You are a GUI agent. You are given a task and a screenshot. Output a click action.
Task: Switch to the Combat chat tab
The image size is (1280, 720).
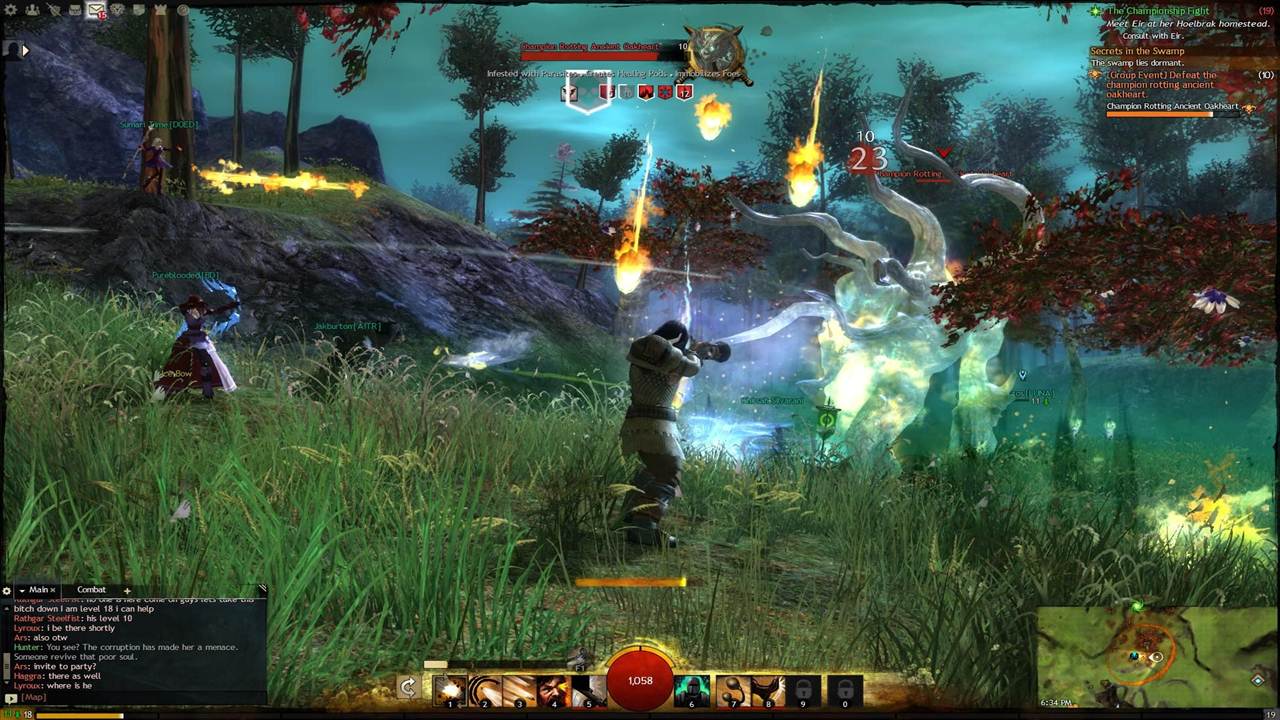coord(91,590)
